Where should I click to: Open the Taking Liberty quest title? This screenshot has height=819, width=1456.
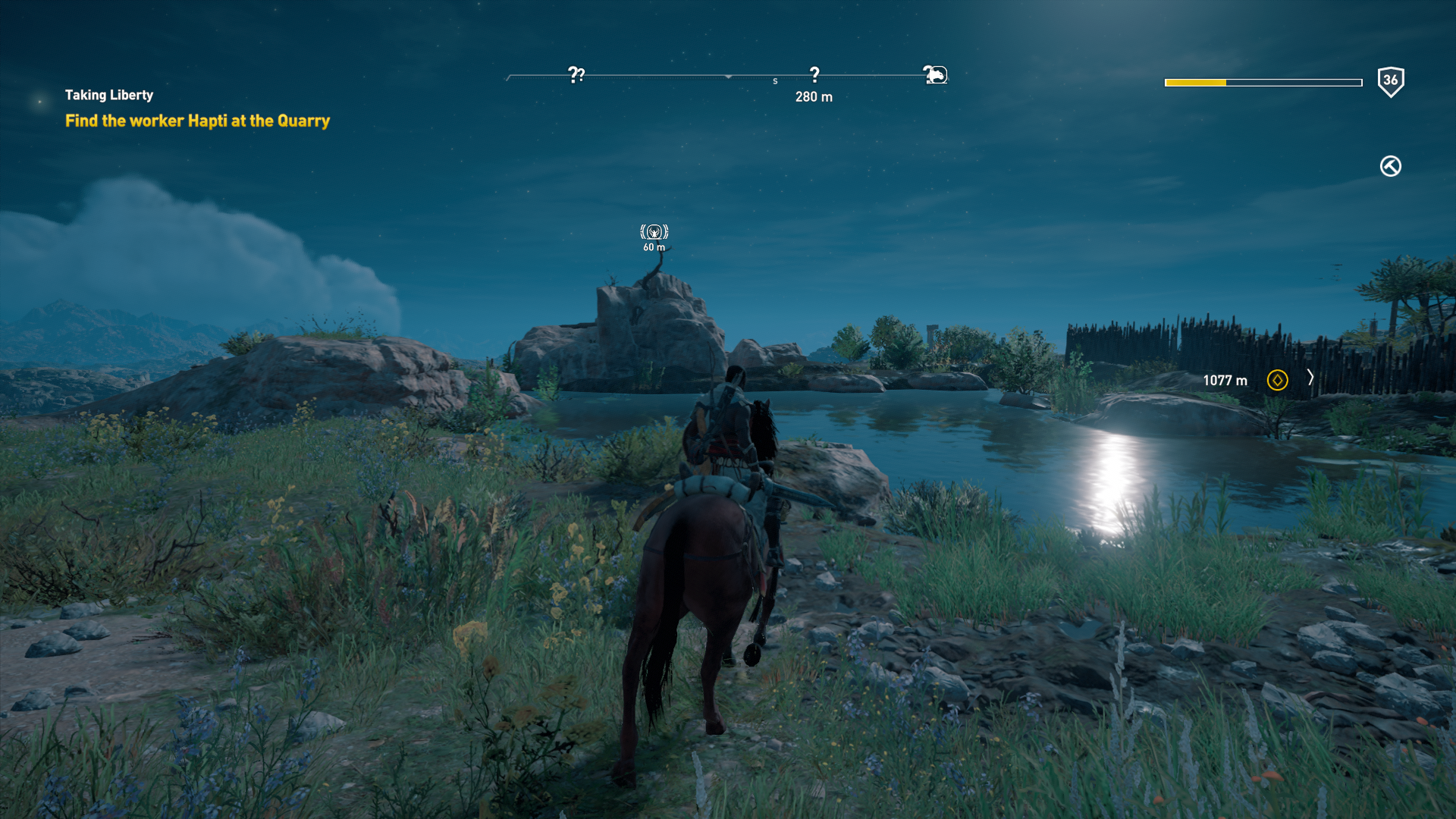point(109,95)
